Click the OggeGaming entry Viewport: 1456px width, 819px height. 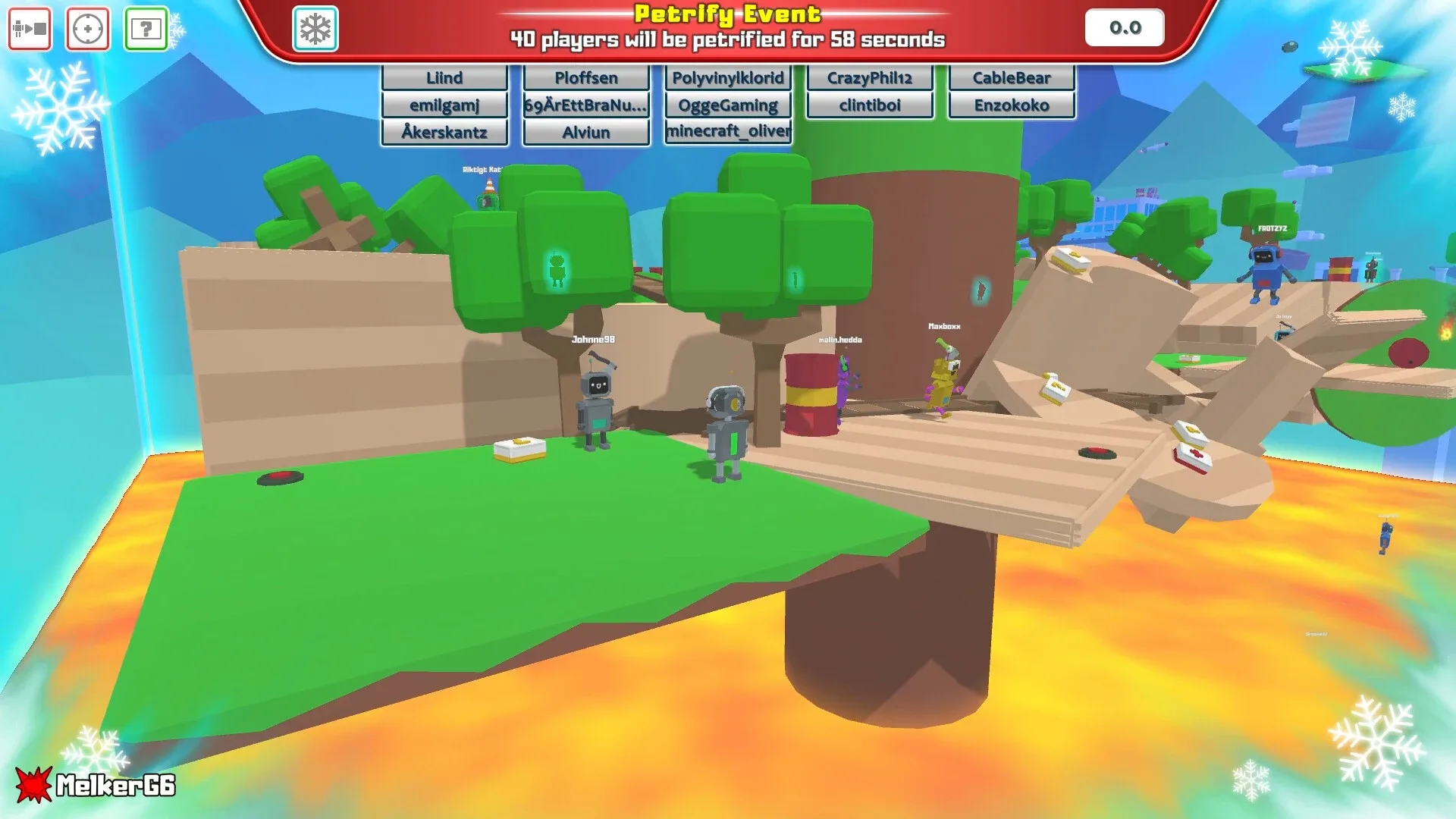coord(727,105)
